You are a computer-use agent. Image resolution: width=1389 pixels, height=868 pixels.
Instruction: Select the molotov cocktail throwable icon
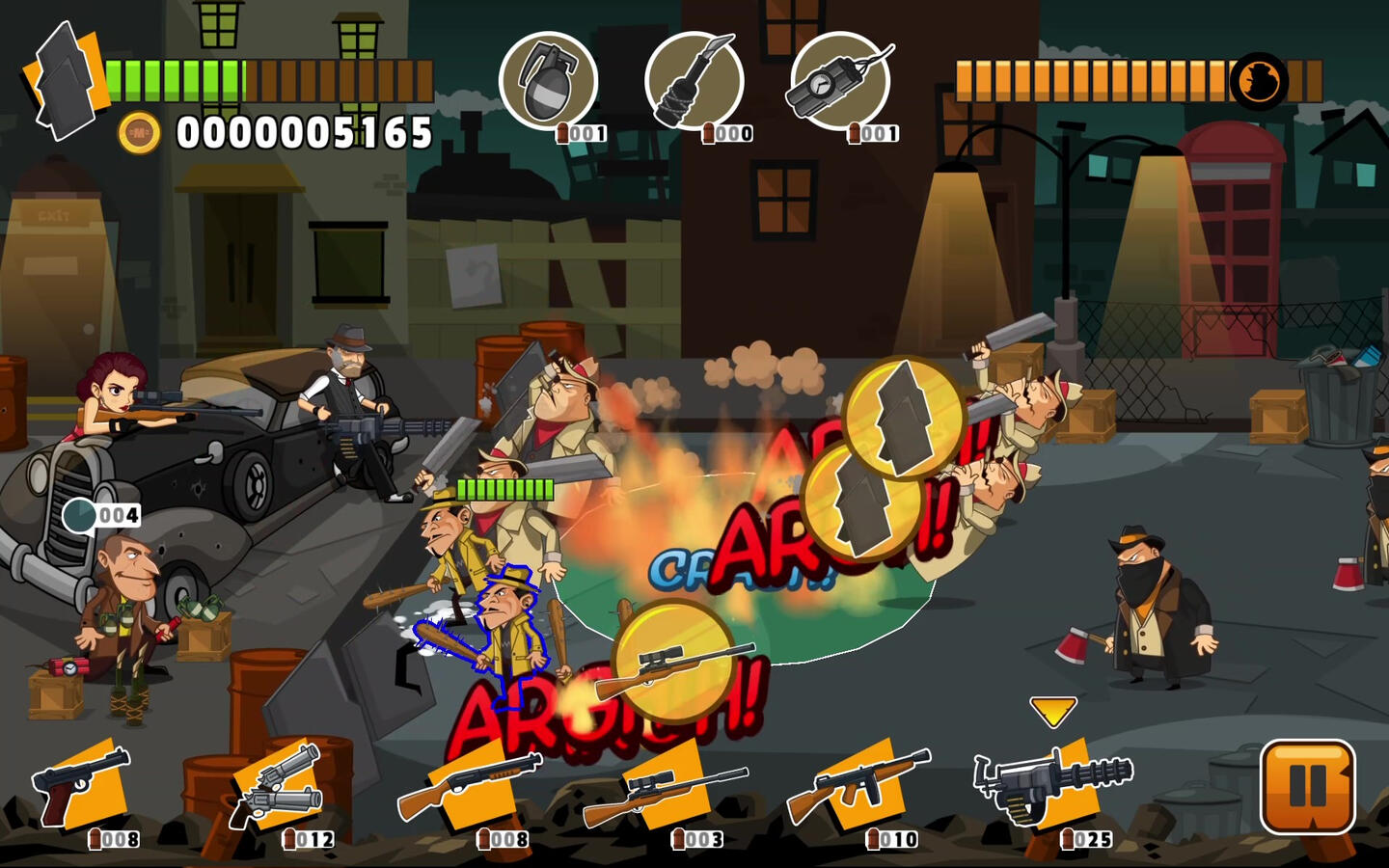click(694, 80)
